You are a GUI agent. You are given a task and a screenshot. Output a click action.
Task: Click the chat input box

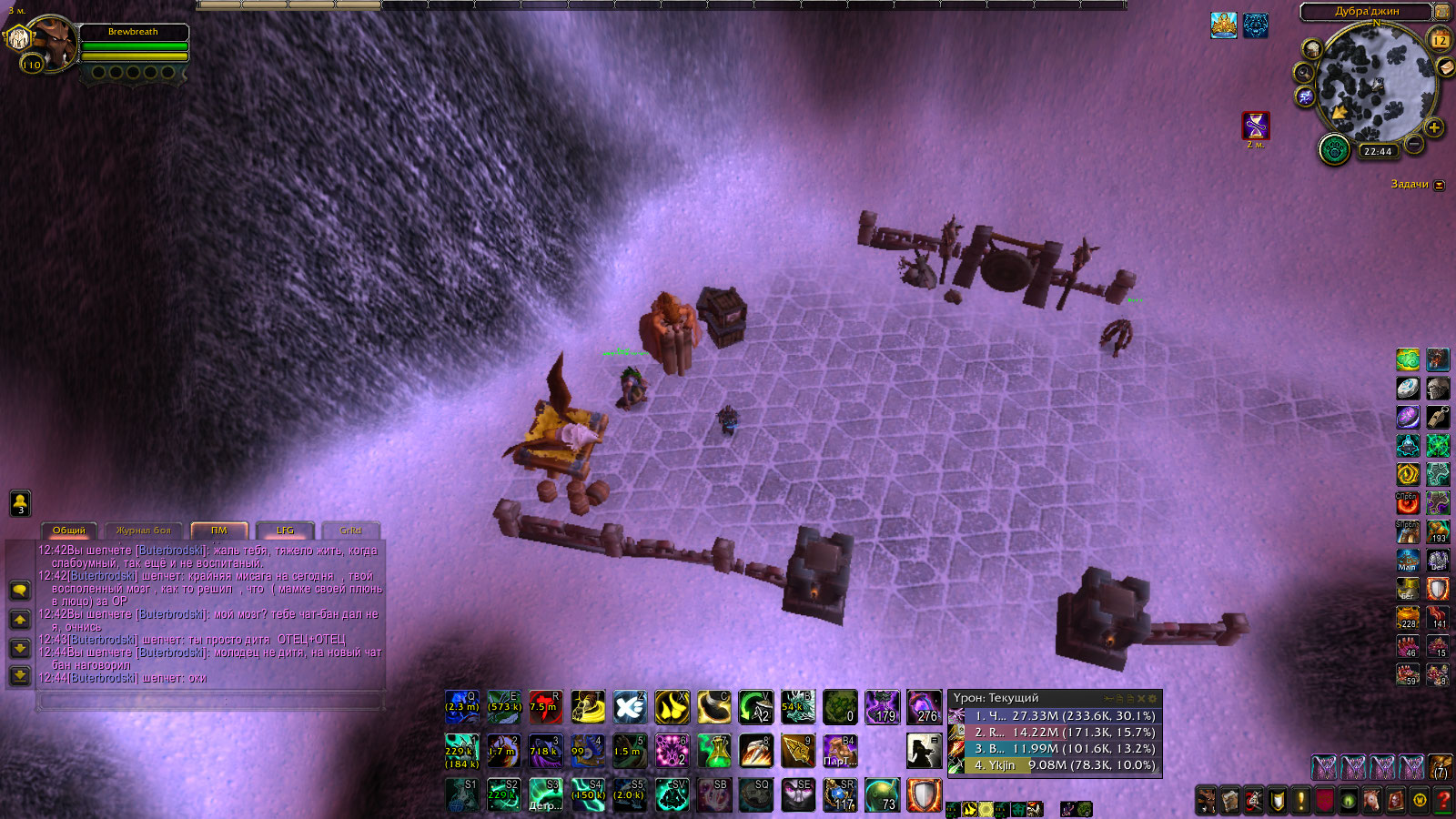click(209, 702)
